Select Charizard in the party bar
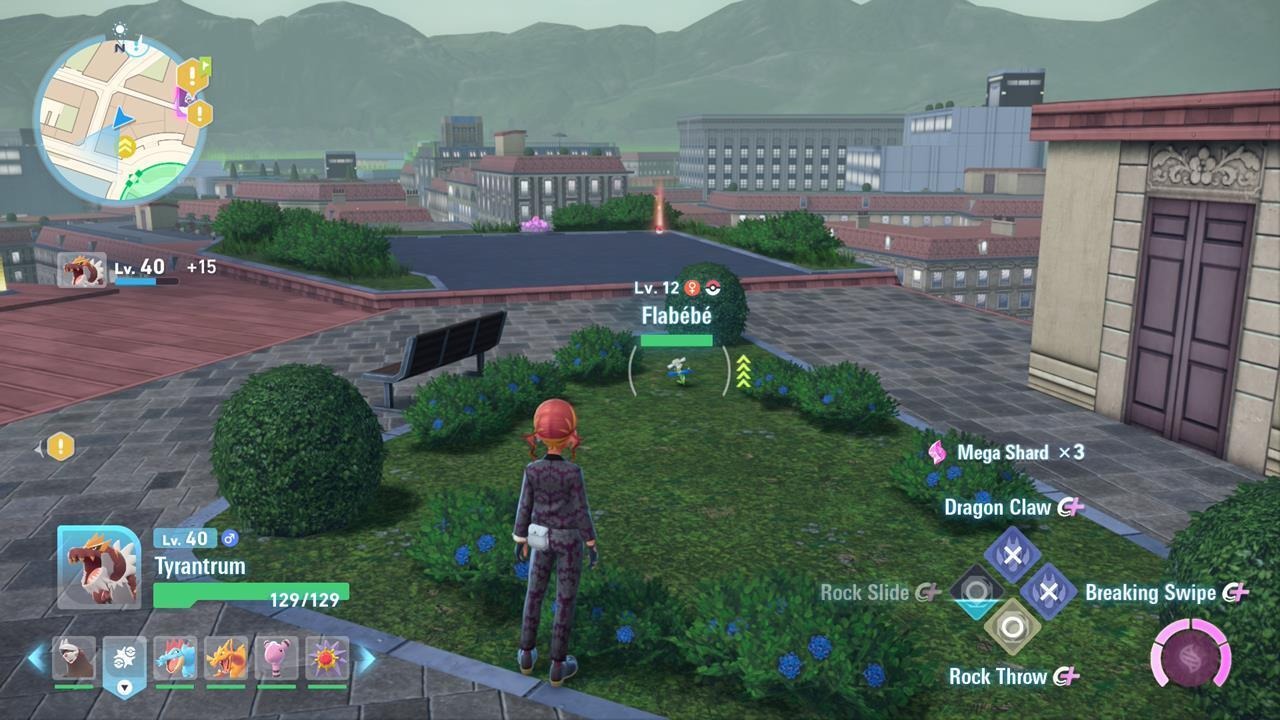The height and width of the screenshot is (720, 1280). pos(226,658)
